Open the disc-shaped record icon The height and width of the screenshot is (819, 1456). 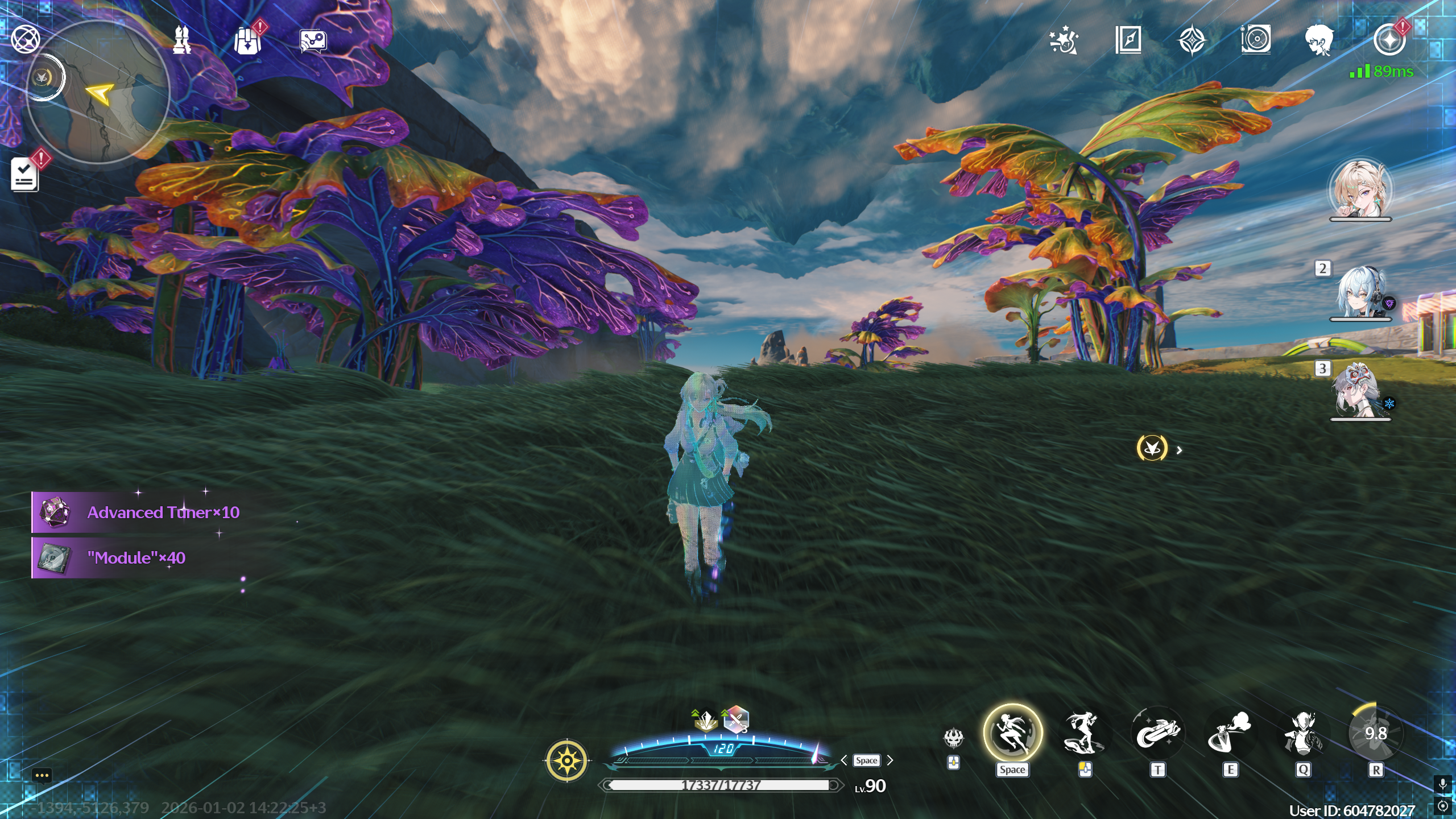tap(1256, 40)
